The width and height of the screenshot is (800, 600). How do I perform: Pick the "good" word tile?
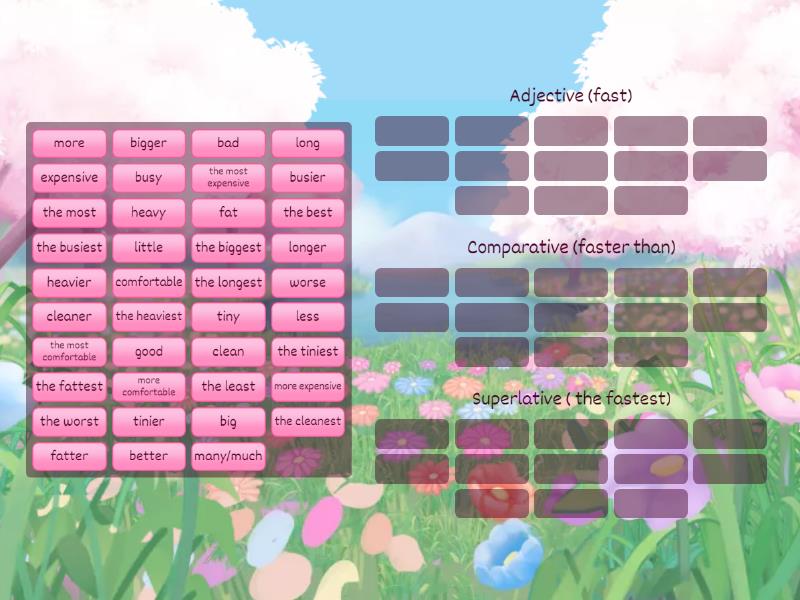[x=149, y=351]
